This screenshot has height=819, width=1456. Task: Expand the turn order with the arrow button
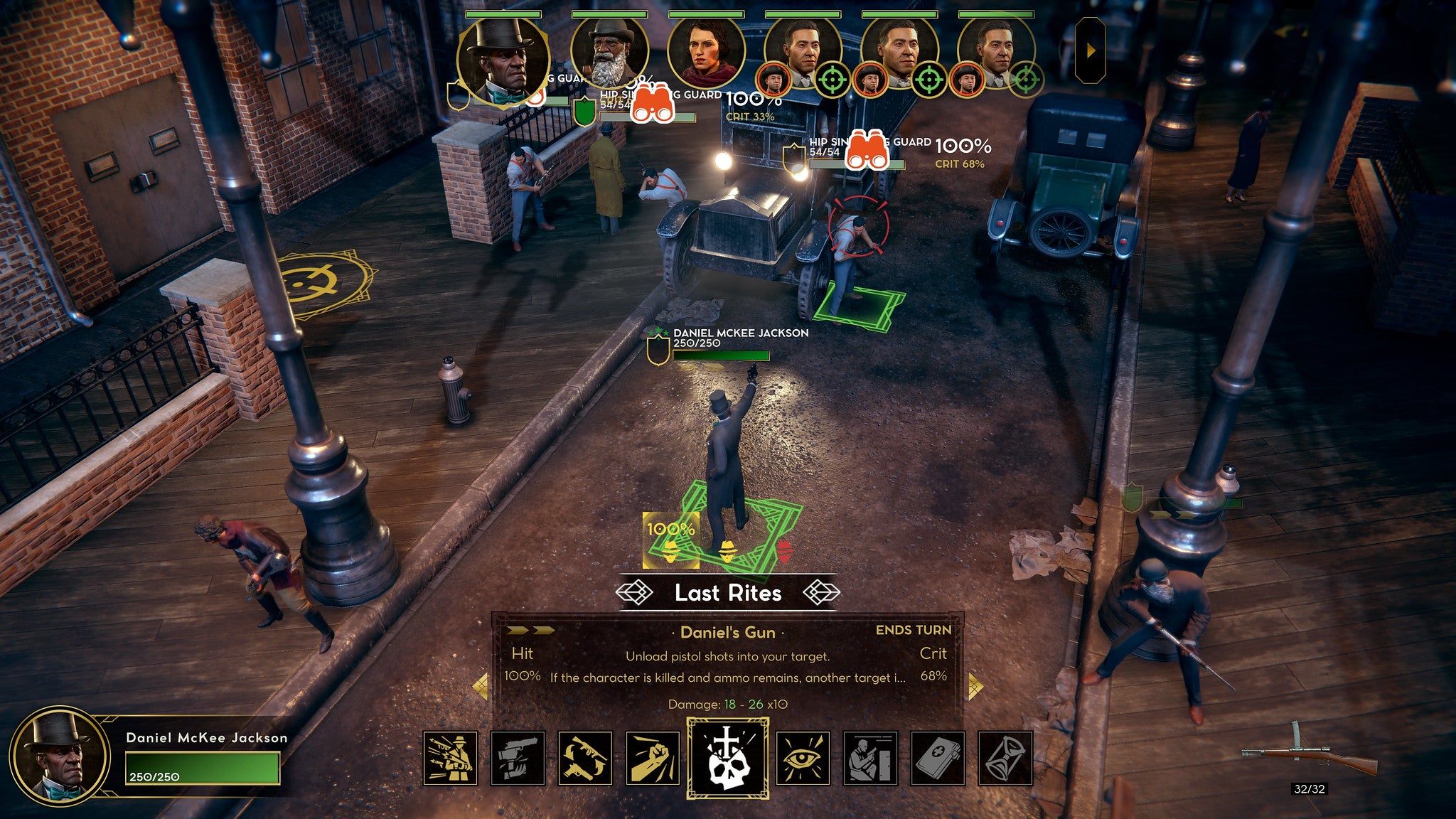coord(1091,51)
